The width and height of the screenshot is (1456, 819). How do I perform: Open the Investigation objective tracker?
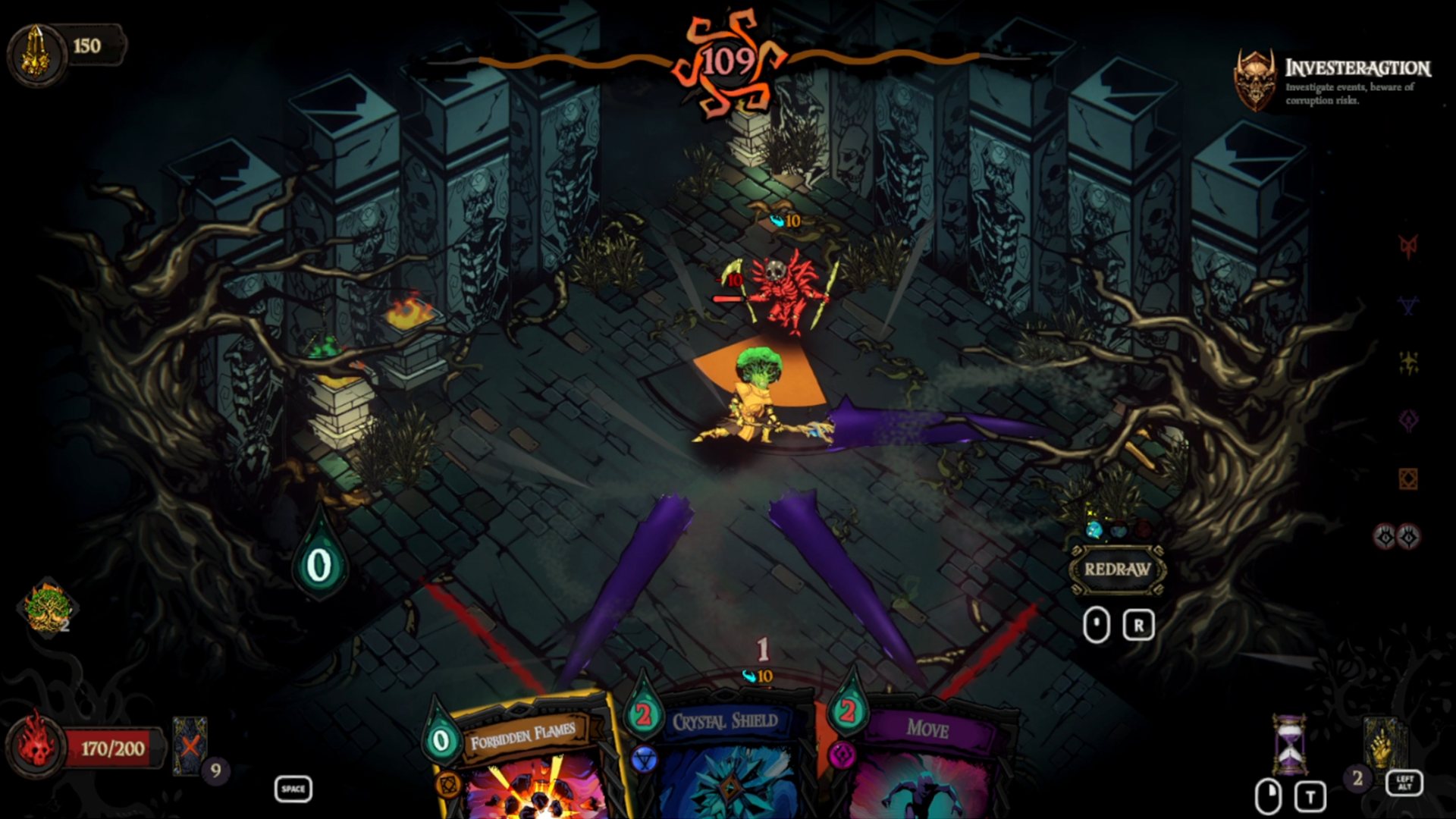pyautogui.click(x=1335, y=80)
